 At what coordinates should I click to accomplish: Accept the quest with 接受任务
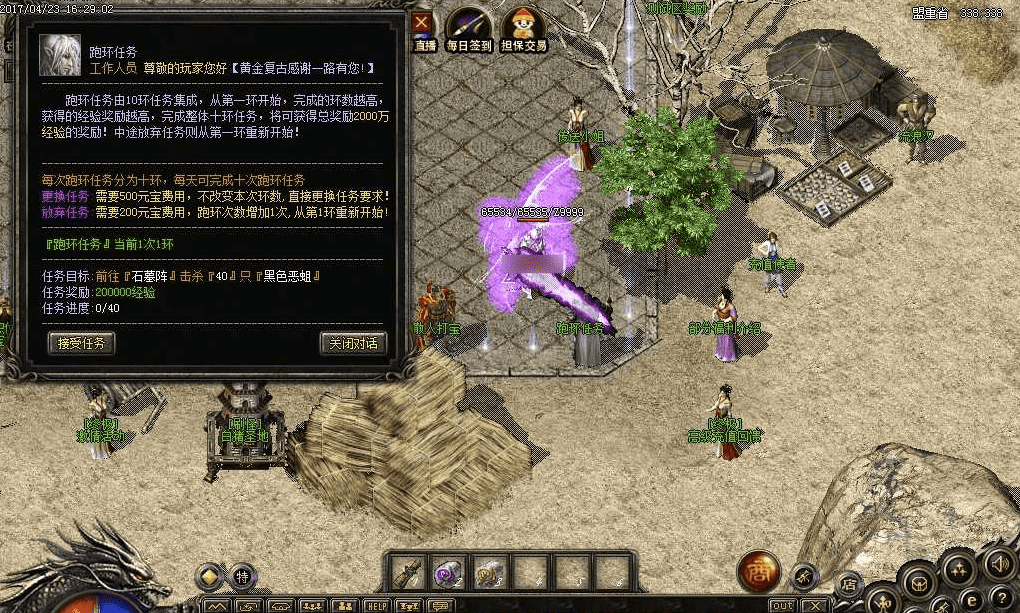tap(82, 343)
